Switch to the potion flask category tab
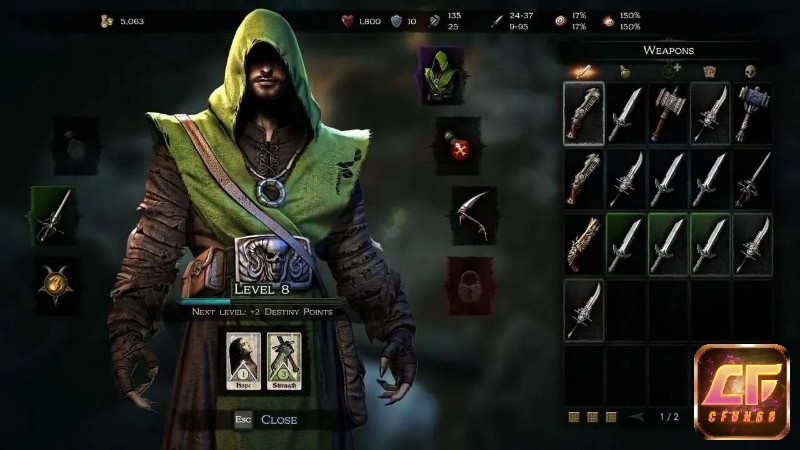 pos(624,72)
